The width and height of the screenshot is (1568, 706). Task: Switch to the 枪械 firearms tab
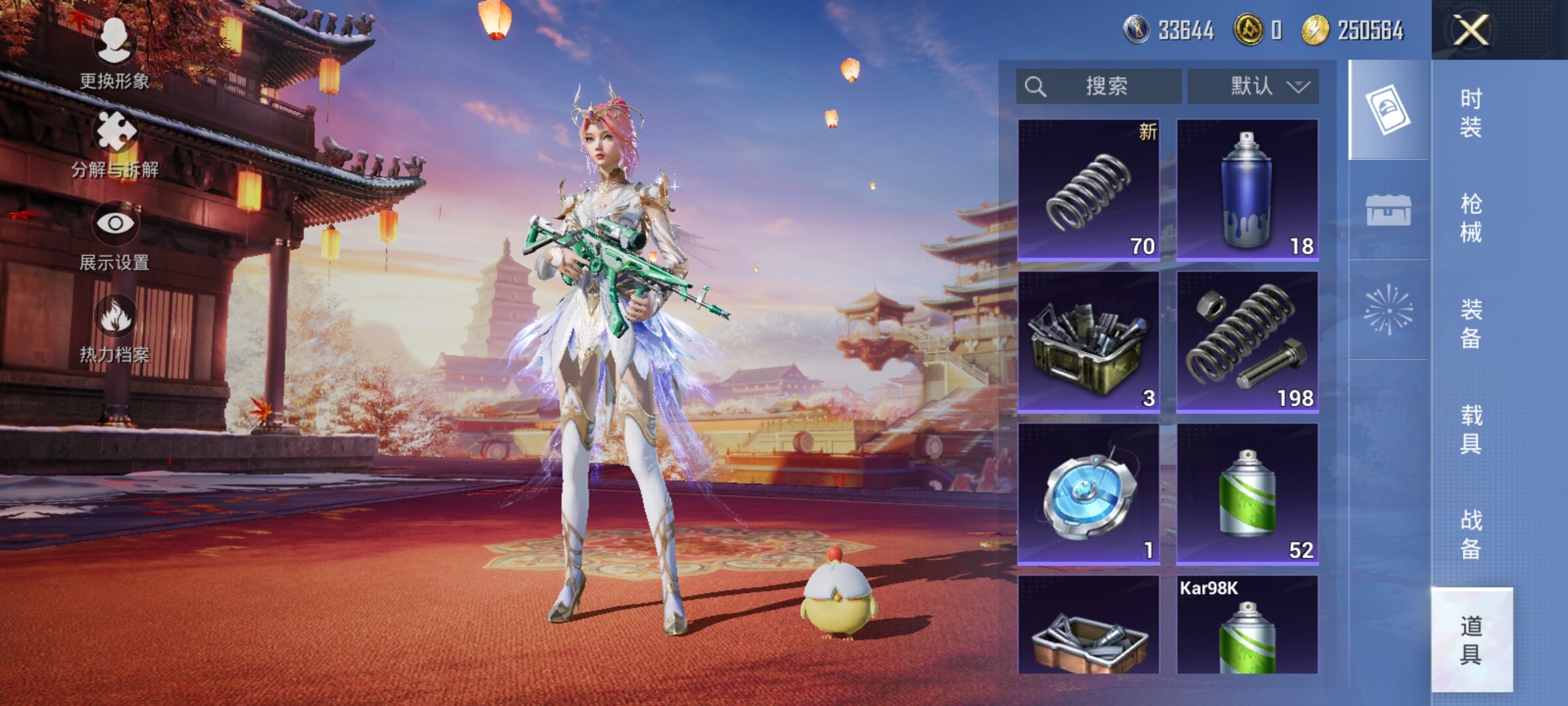[1471, 218]
